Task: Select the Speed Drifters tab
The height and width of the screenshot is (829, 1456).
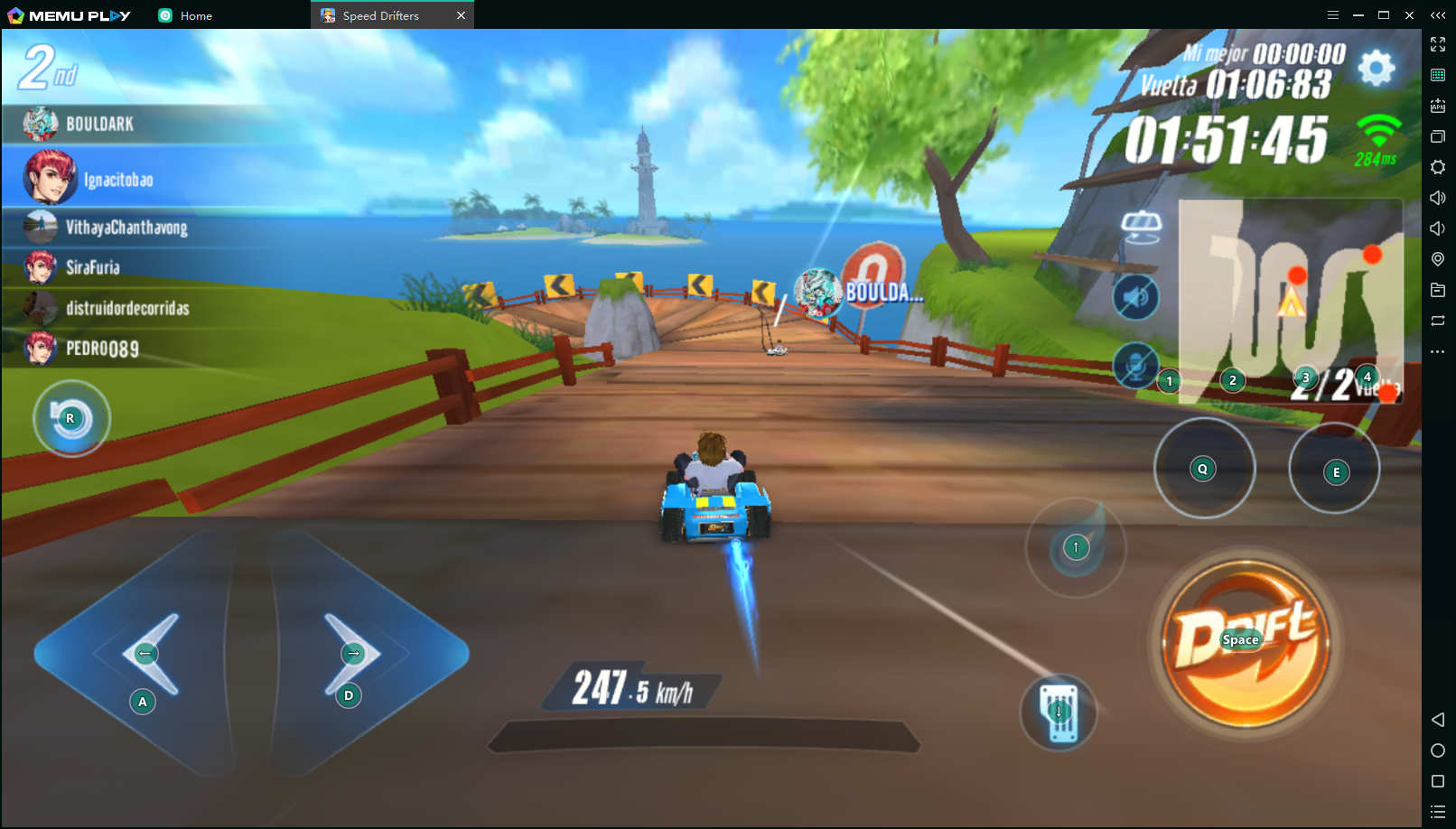Action: tap(379, 14)
